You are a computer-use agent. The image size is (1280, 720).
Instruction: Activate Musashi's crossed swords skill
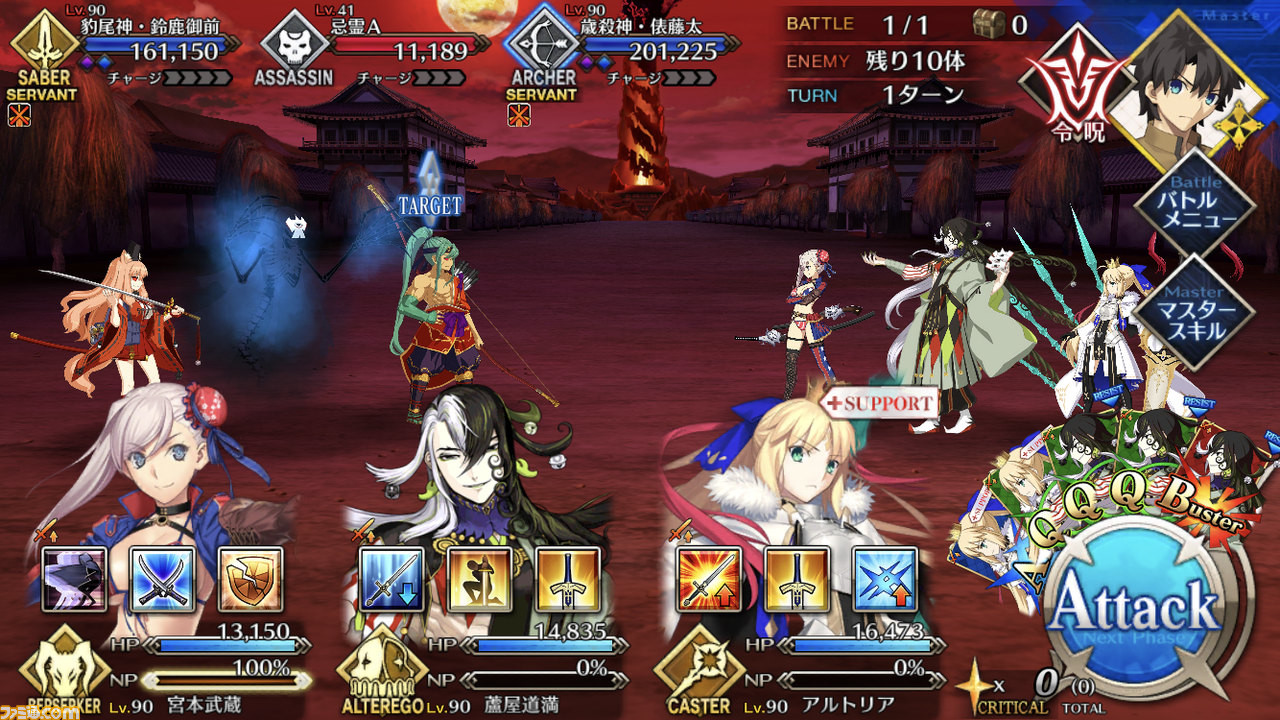tap(162, 580)
